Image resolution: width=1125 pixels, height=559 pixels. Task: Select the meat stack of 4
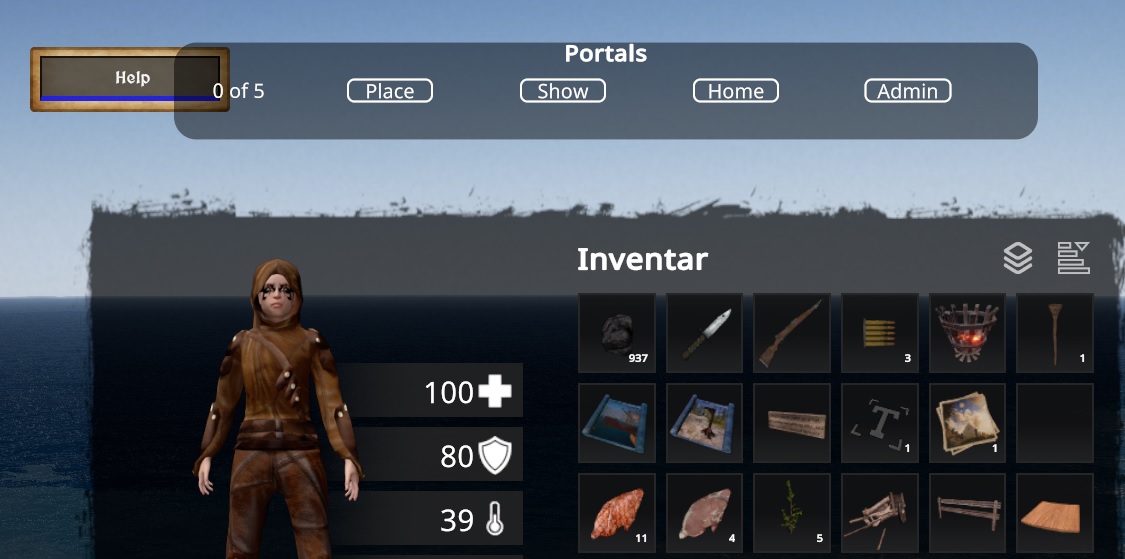[x=705, y=513]
